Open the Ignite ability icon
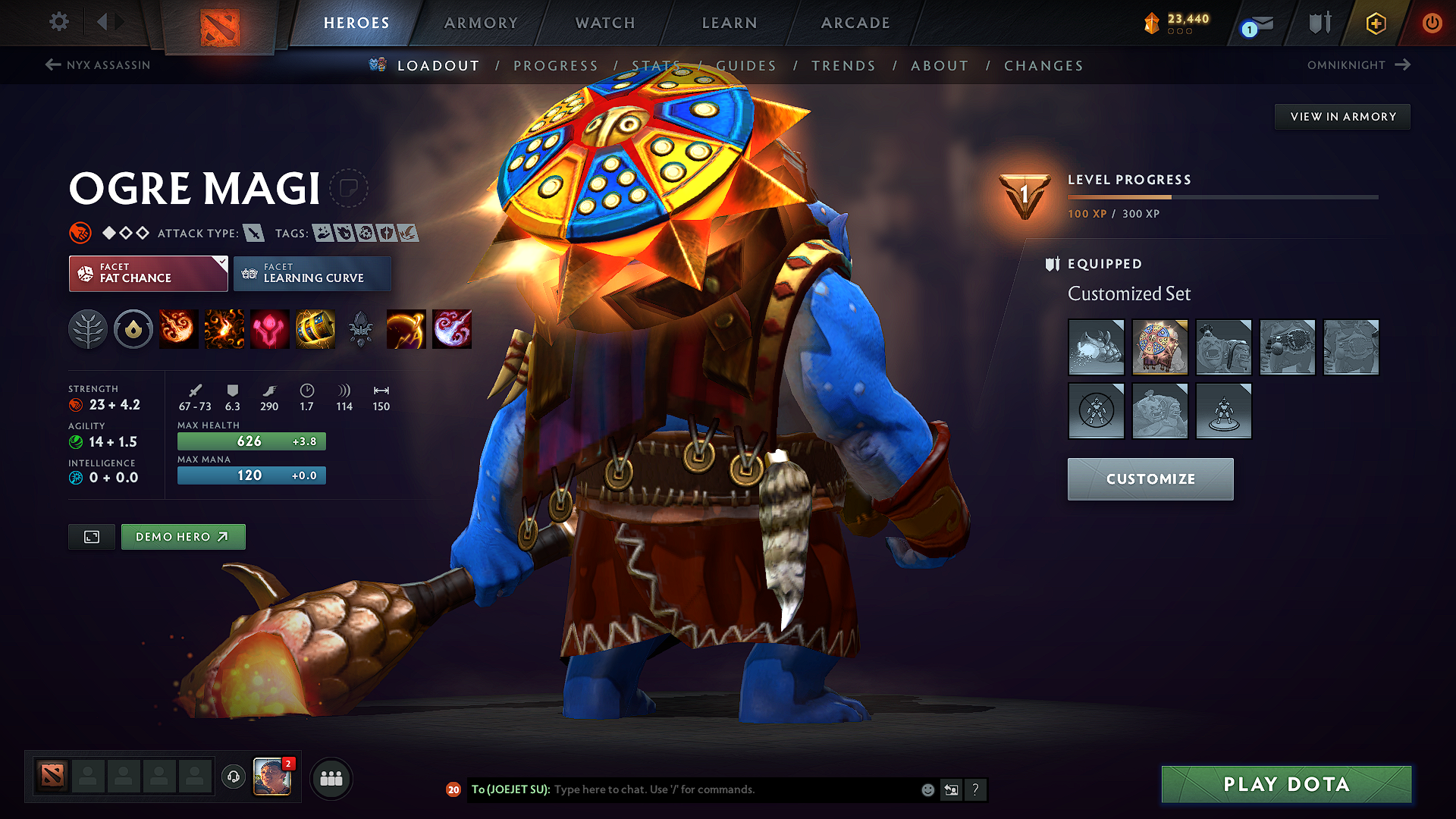 click(224, 328)
